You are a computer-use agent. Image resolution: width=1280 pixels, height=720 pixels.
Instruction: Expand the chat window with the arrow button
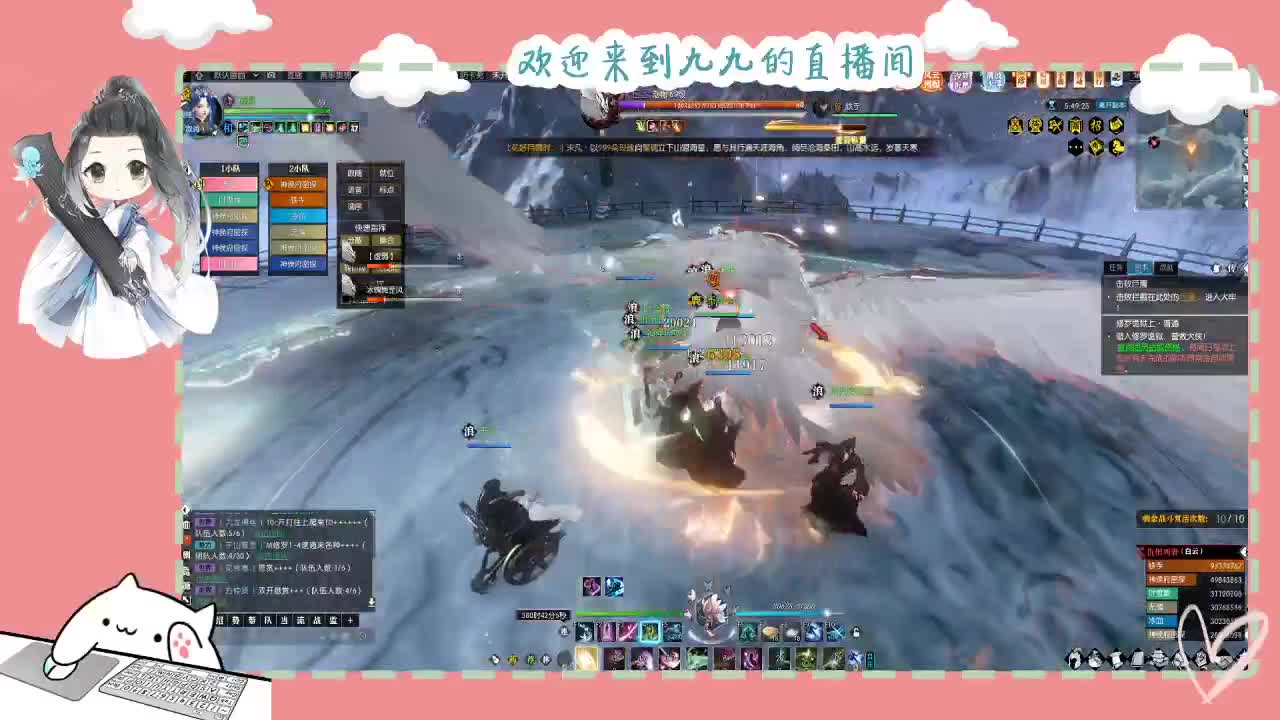point(371,602)
